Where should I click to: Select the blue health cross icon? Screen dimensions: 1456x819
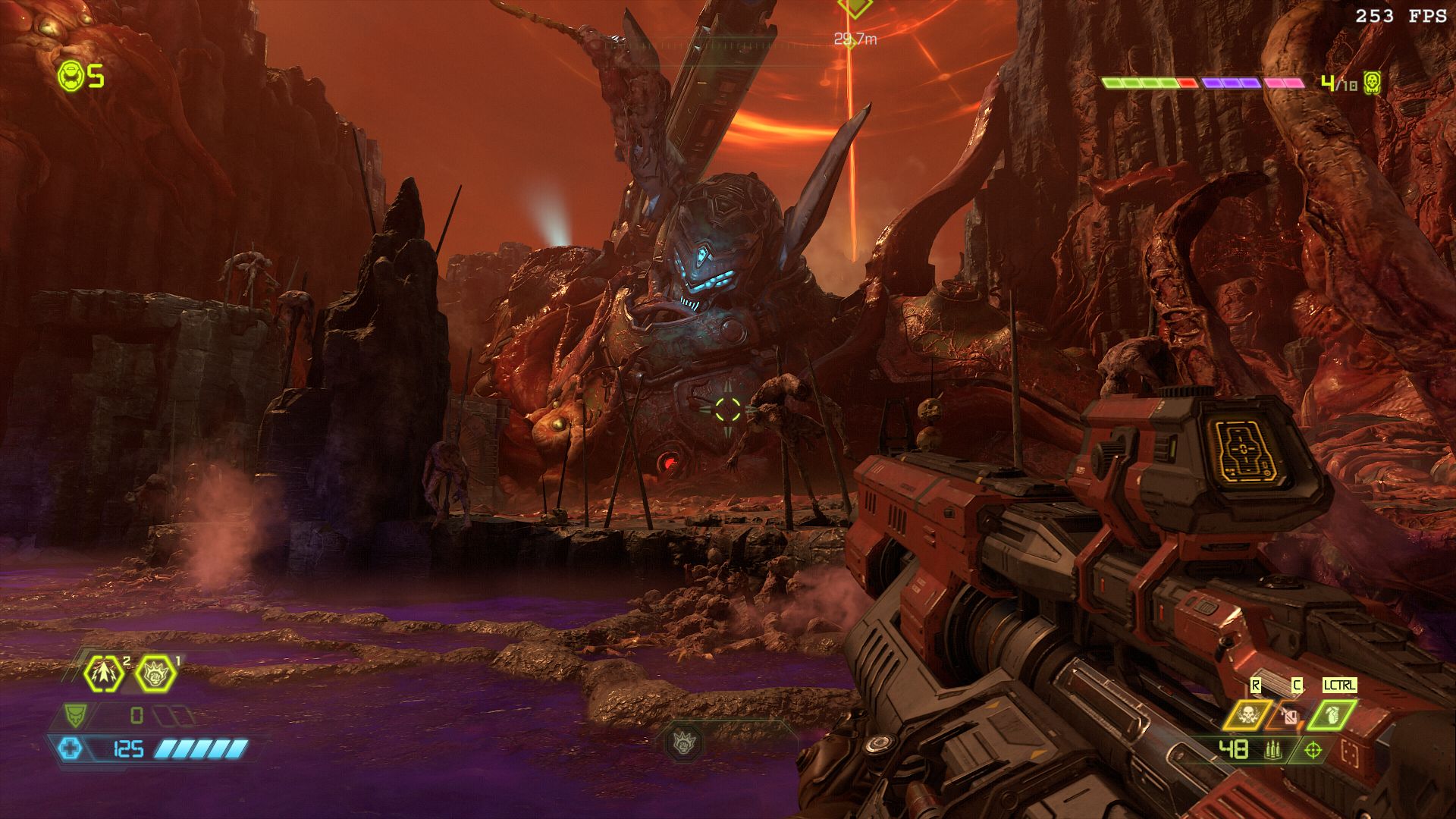71,749
